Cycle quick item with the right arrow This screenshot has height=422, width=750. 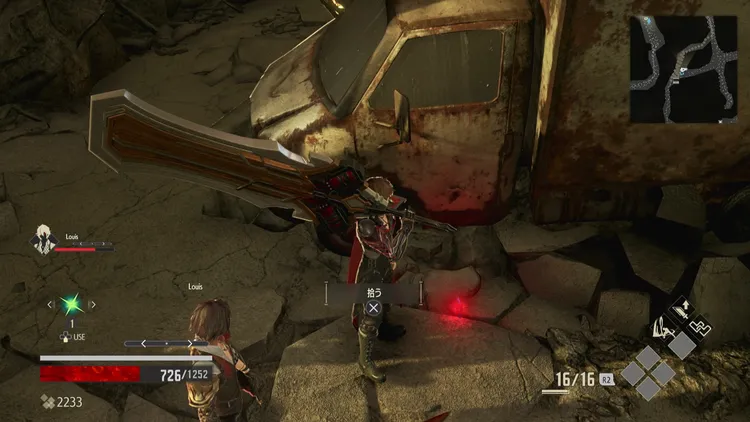click(92, 304)
